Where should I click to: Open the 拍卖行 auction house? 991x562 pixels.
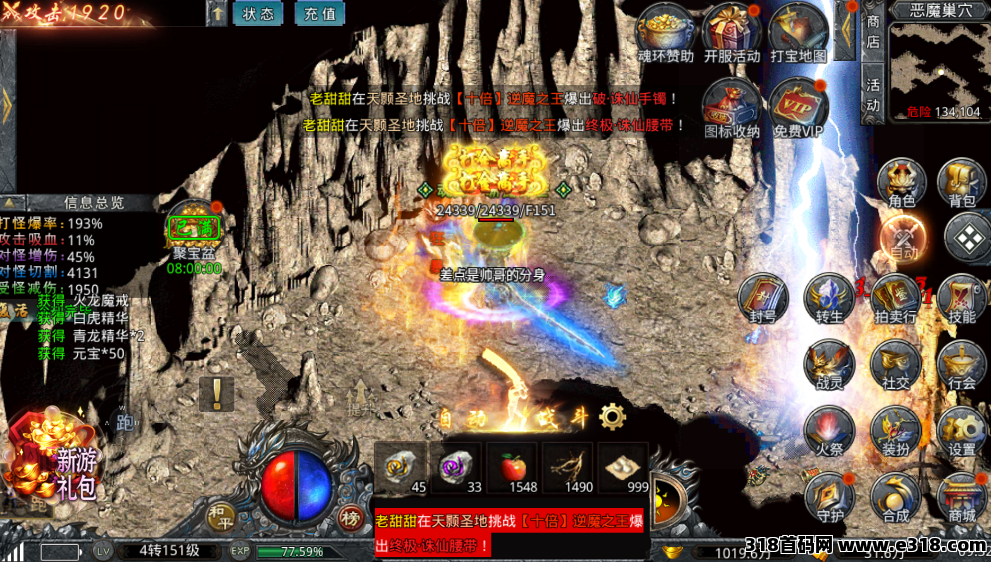click(895, 299)
